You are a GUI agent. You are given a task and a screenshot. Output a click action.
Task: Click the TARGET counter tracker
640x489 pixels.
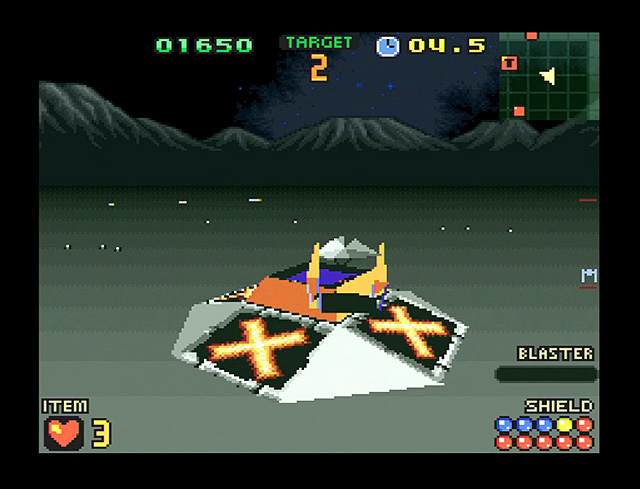pos(319,58)
